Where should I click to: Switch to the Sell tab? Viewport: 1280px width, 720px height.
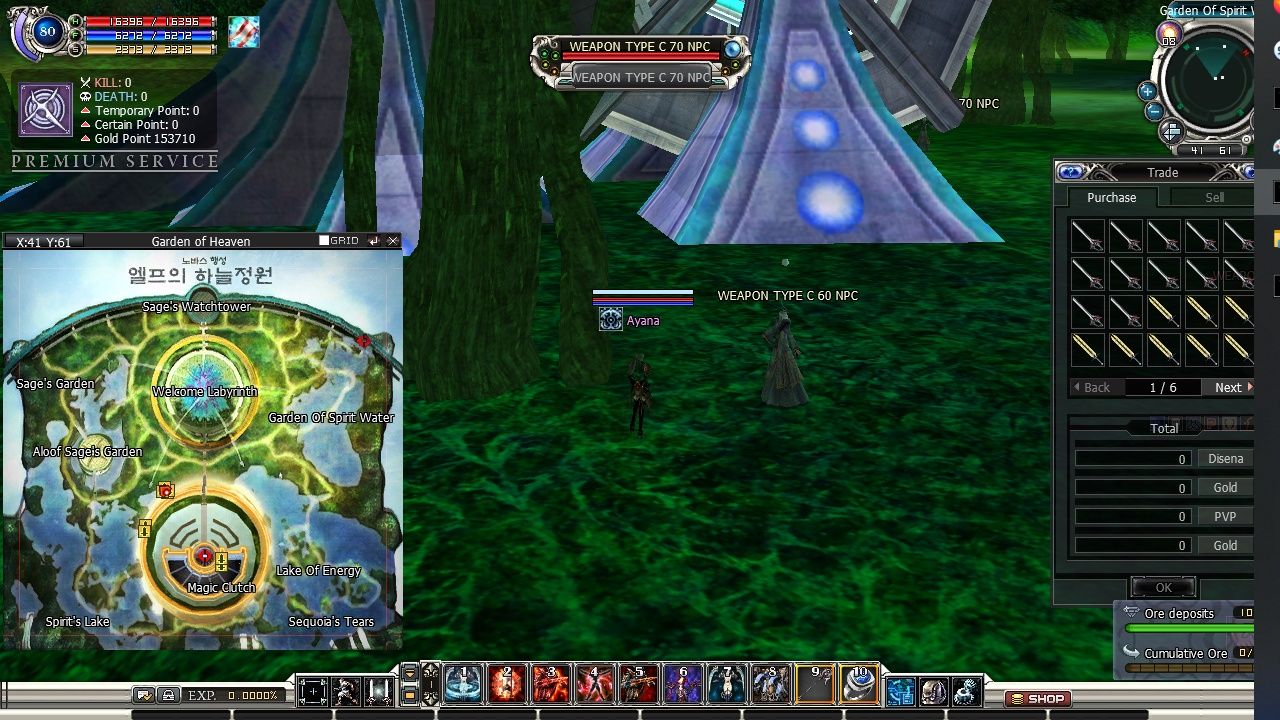[x=1213, y=197]
